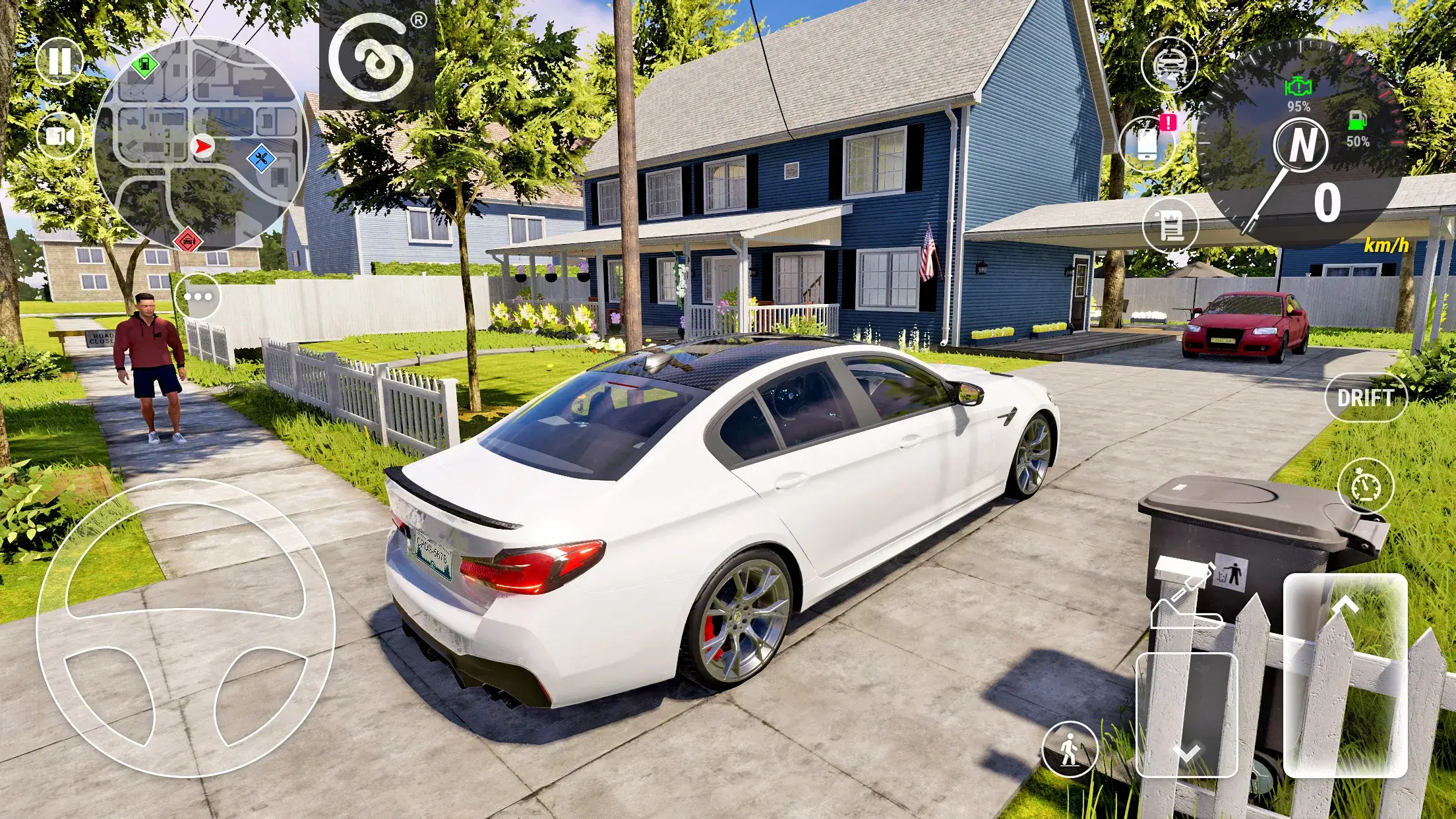Toggle DRIFT mode on
This screenshot has width=1456, height=819.
tap(1368, 398)
